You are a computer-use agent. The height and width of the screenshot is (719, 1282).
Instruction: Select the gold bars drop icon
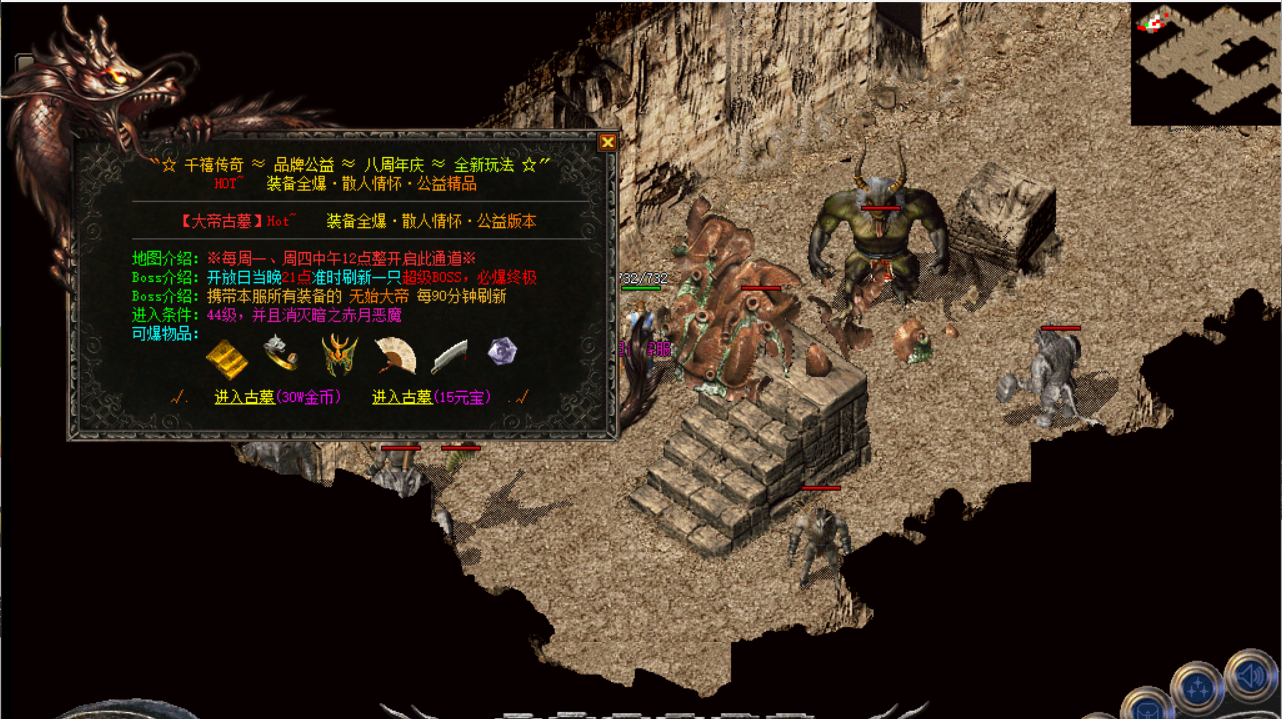pos(227,357)
